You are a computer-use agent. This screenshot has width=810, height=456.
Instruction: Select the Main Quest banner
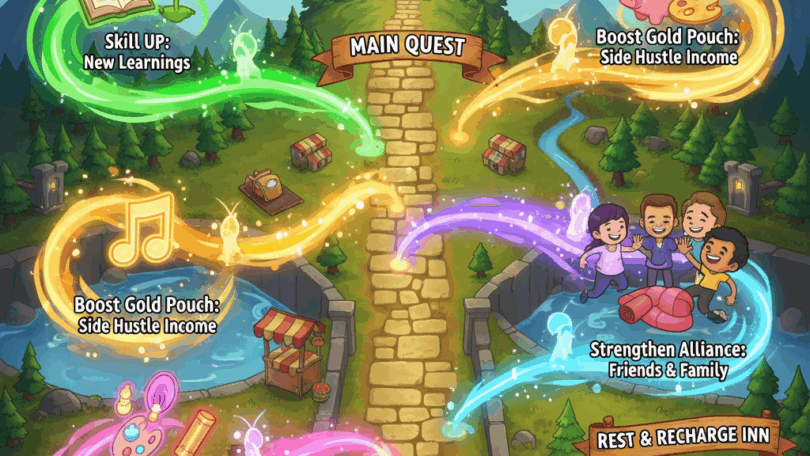[406, 46]
